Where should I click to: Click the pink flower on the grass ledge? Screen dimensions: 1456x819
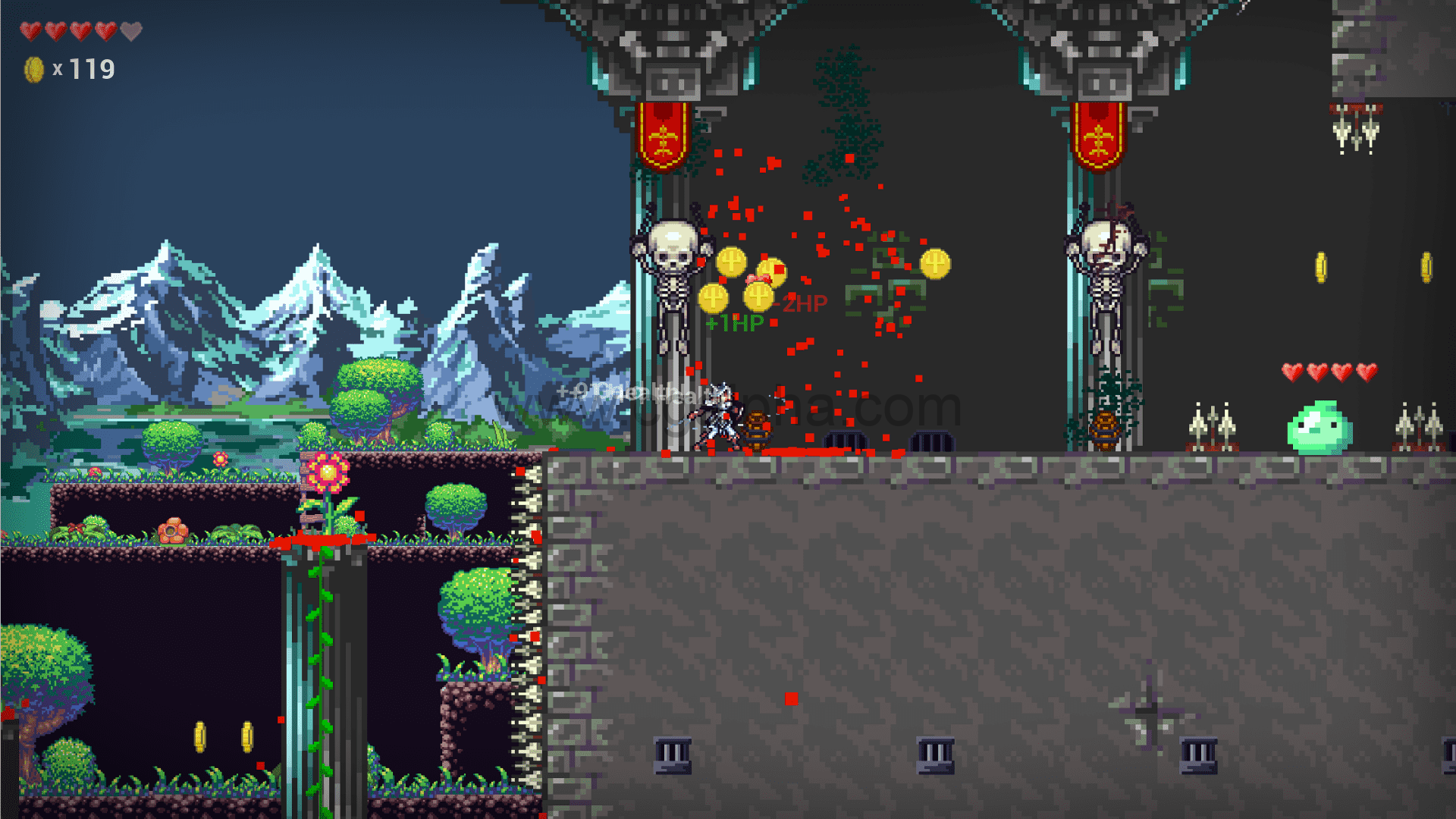(328, 470)
